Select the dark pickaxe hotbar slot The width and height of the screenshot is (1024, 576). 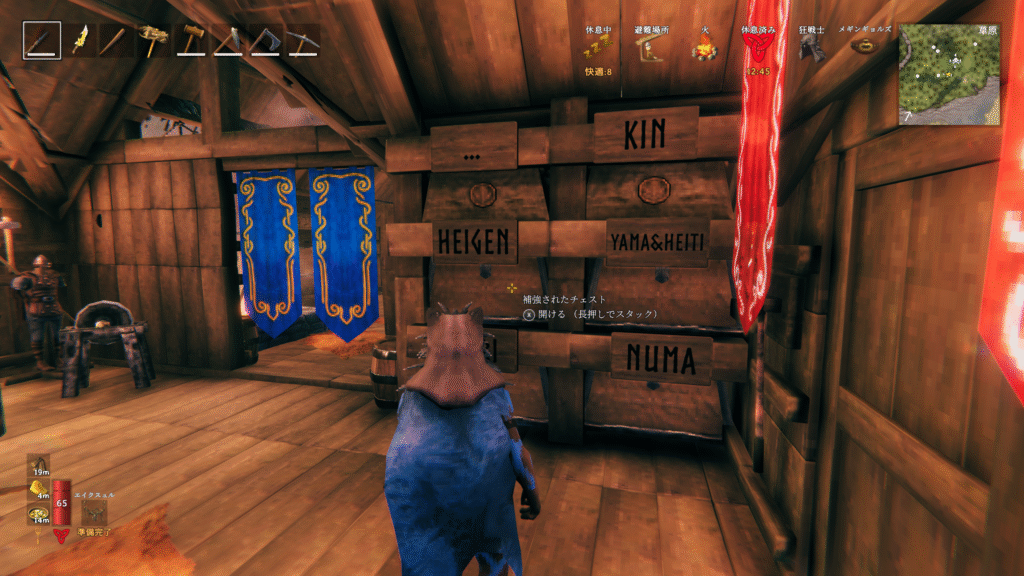tap(301, 40)
